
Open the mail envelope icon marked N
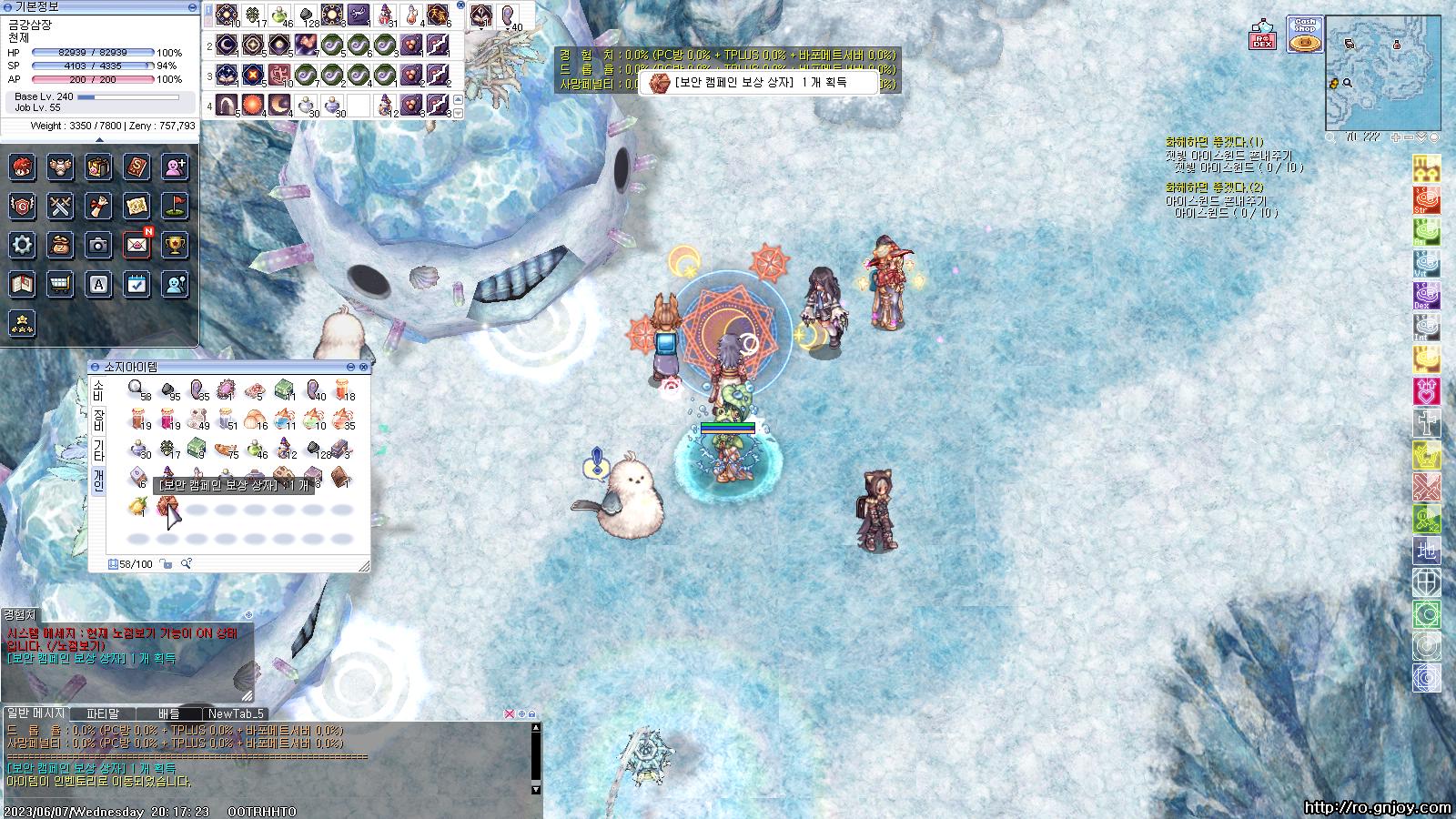pos(136,245)
